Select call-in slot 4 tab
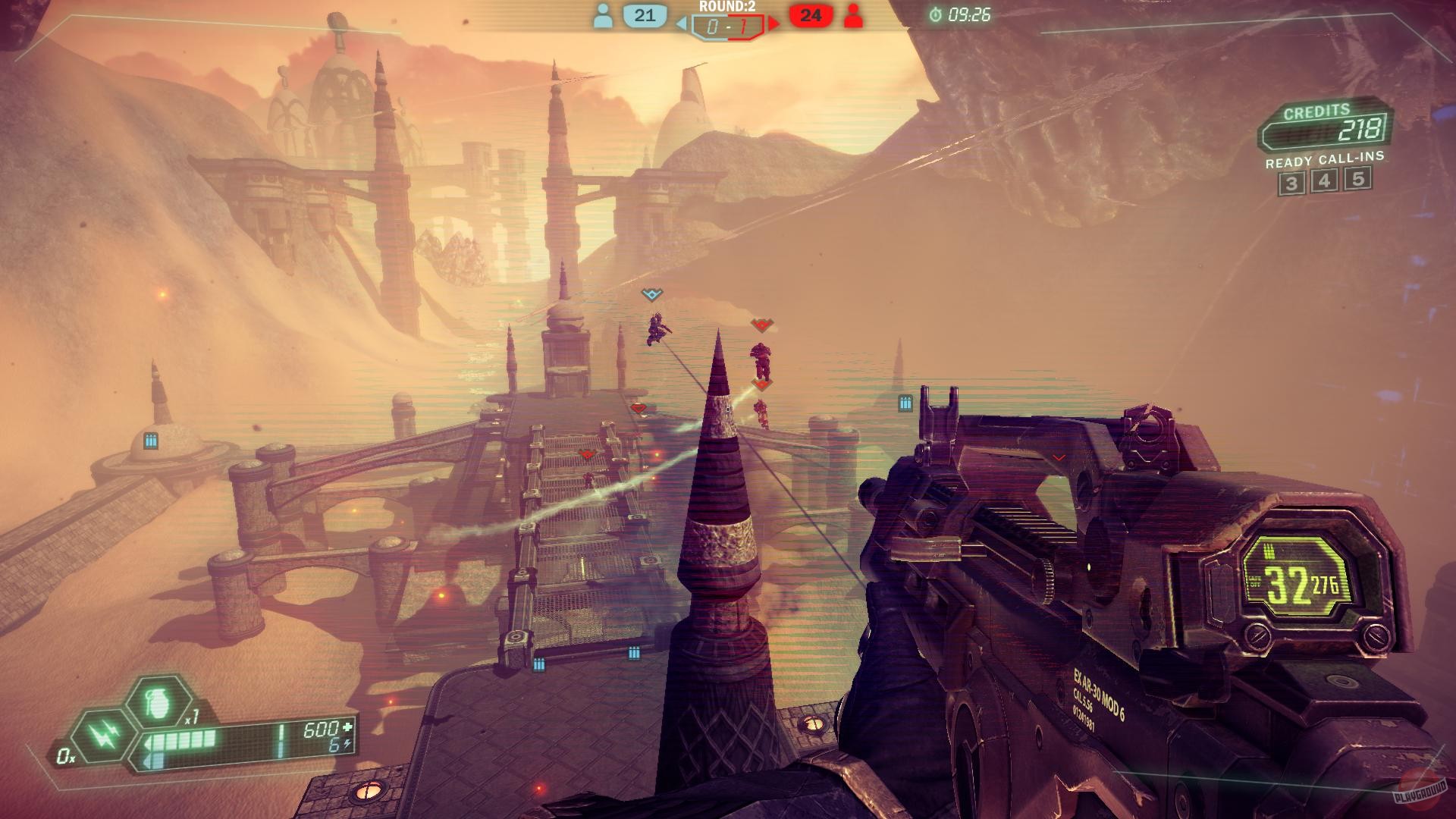Screen dimensions: 1456x819 pyautogui.click(x=1325, y=182)
